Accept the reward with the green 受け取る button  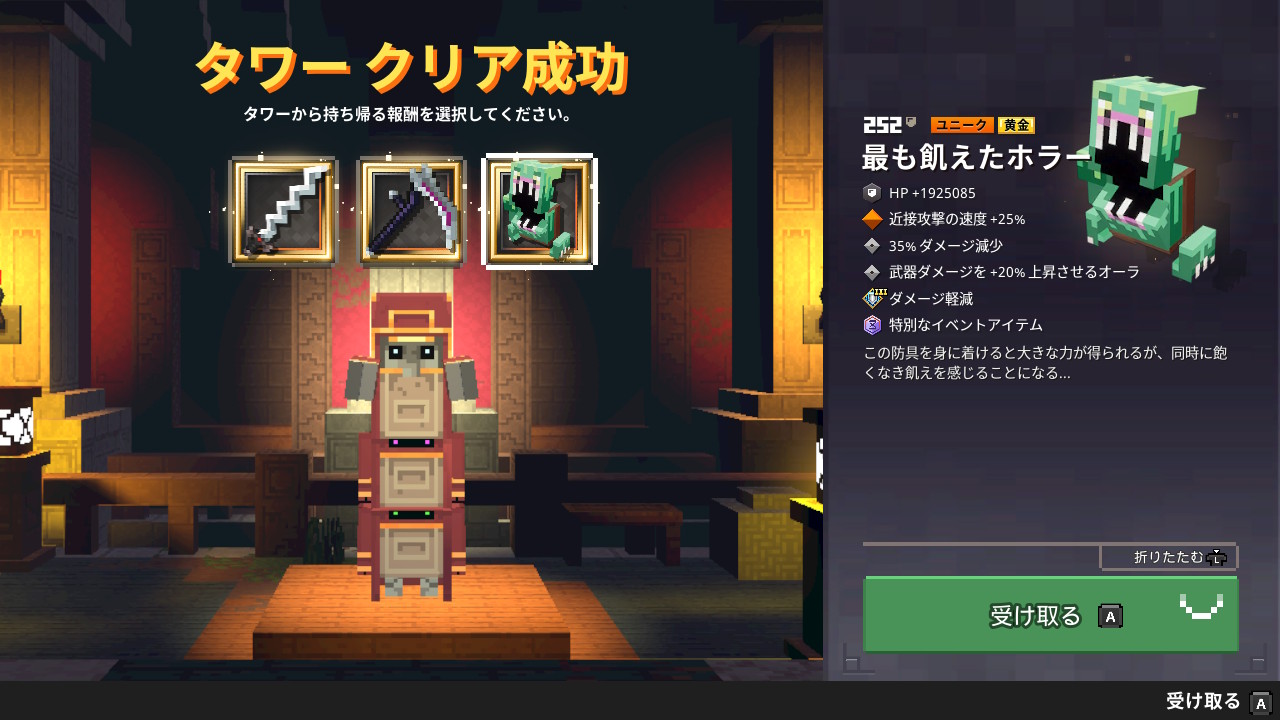pyautogui.click(x=1050, y=615)
